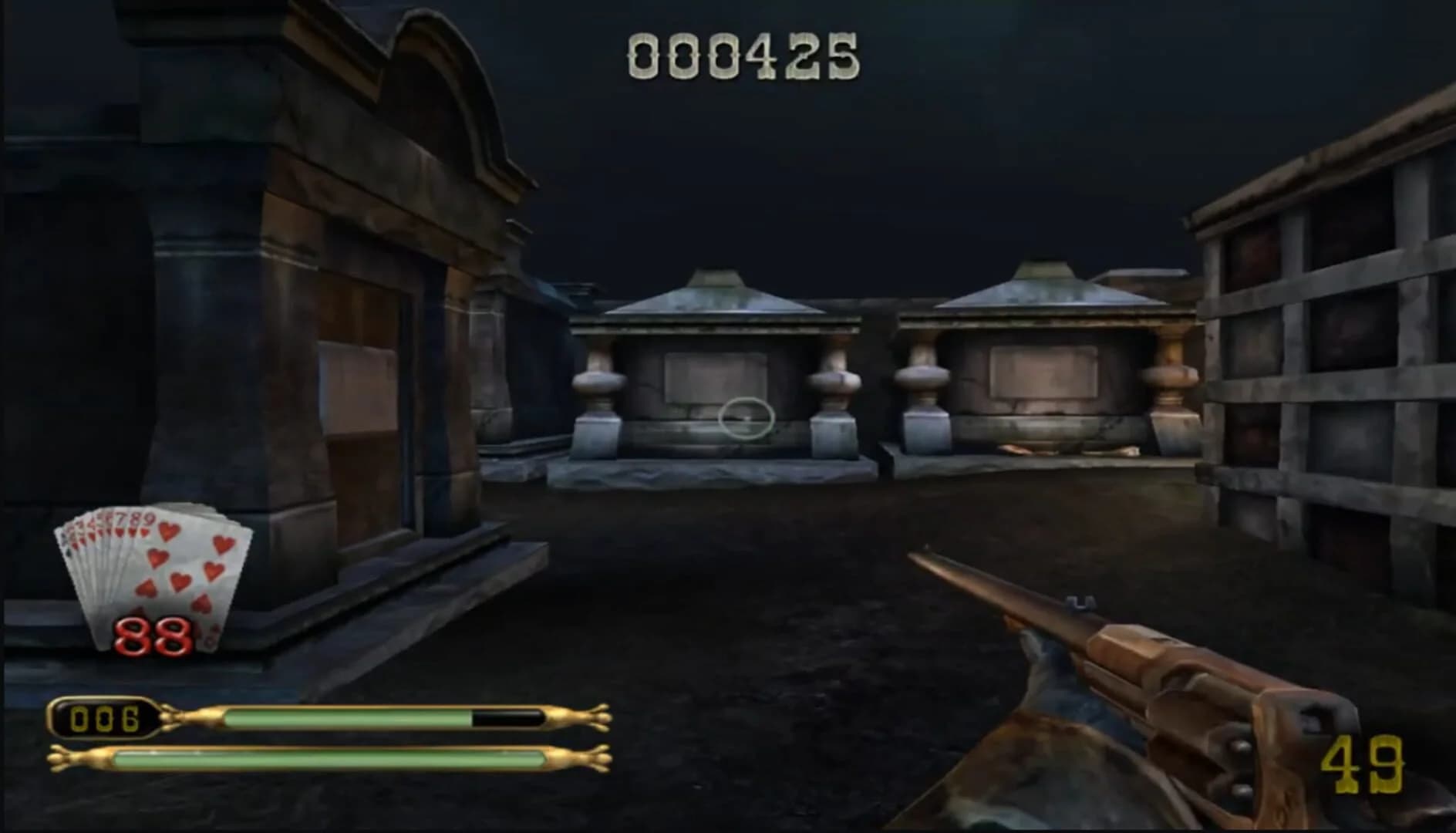Click the 000425 score display
This screenshot has height=833, width=1456.
click(743, 54)
